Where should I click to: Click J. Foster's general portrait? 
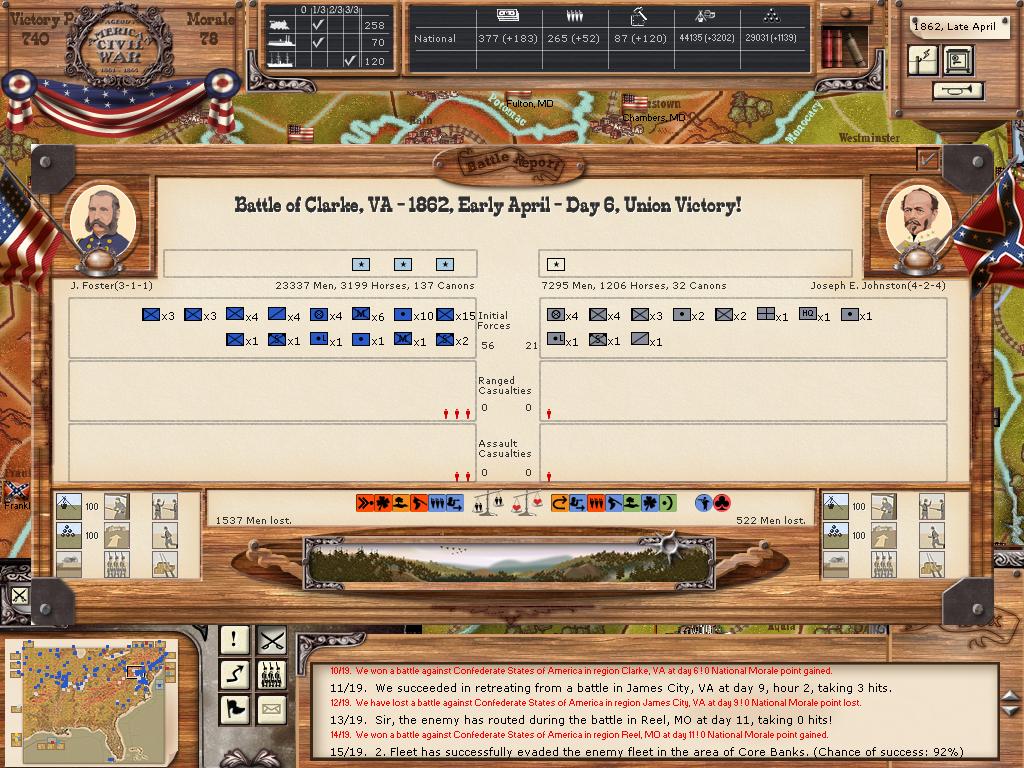click(101, 220)
